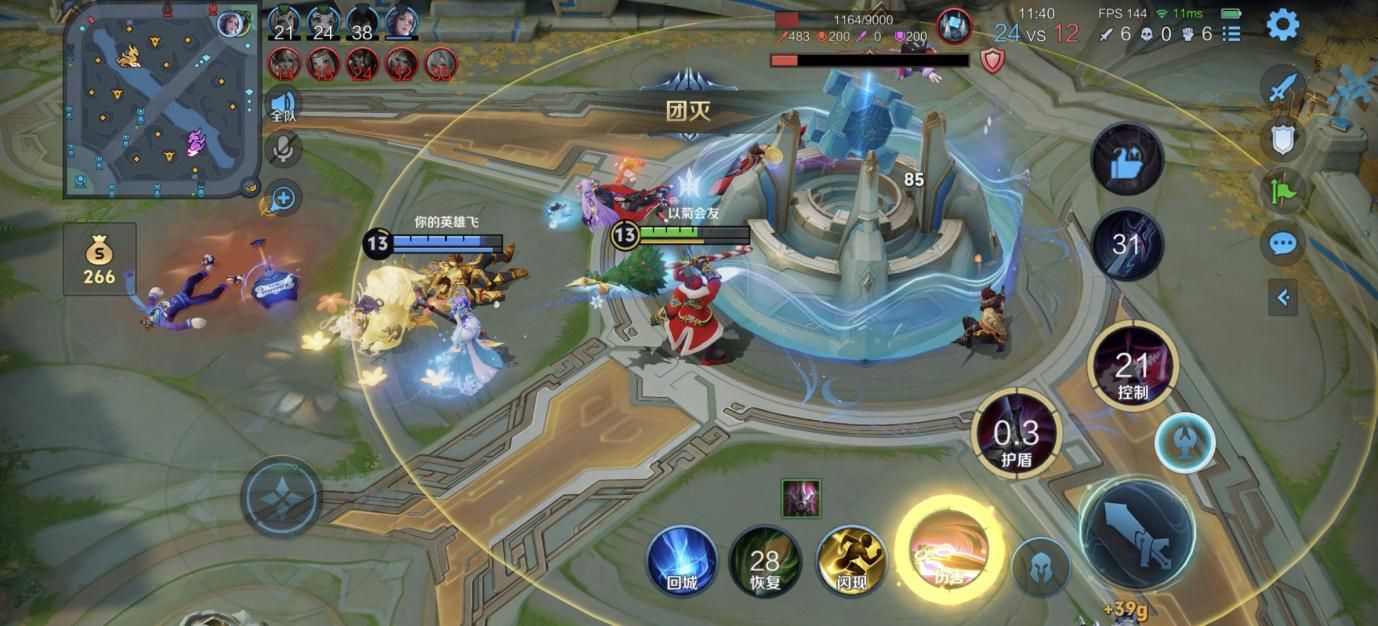This screenshot has width=1378, height=626.
Task: Select the helmet target-hero button
Action: [1040, 567]
